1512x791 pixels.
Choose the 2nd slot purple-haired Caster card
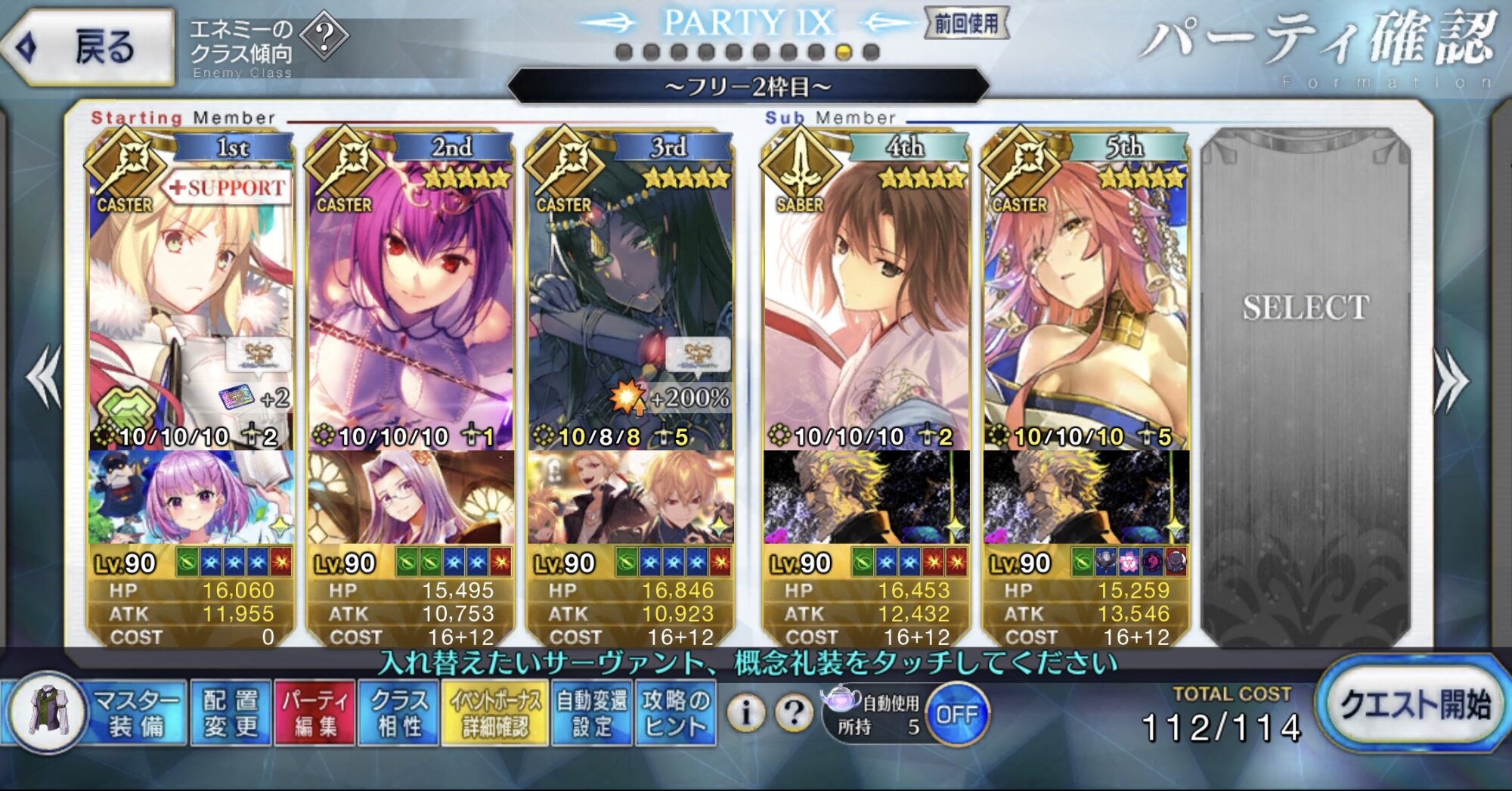pyautogui.click(x=411, y=302)
